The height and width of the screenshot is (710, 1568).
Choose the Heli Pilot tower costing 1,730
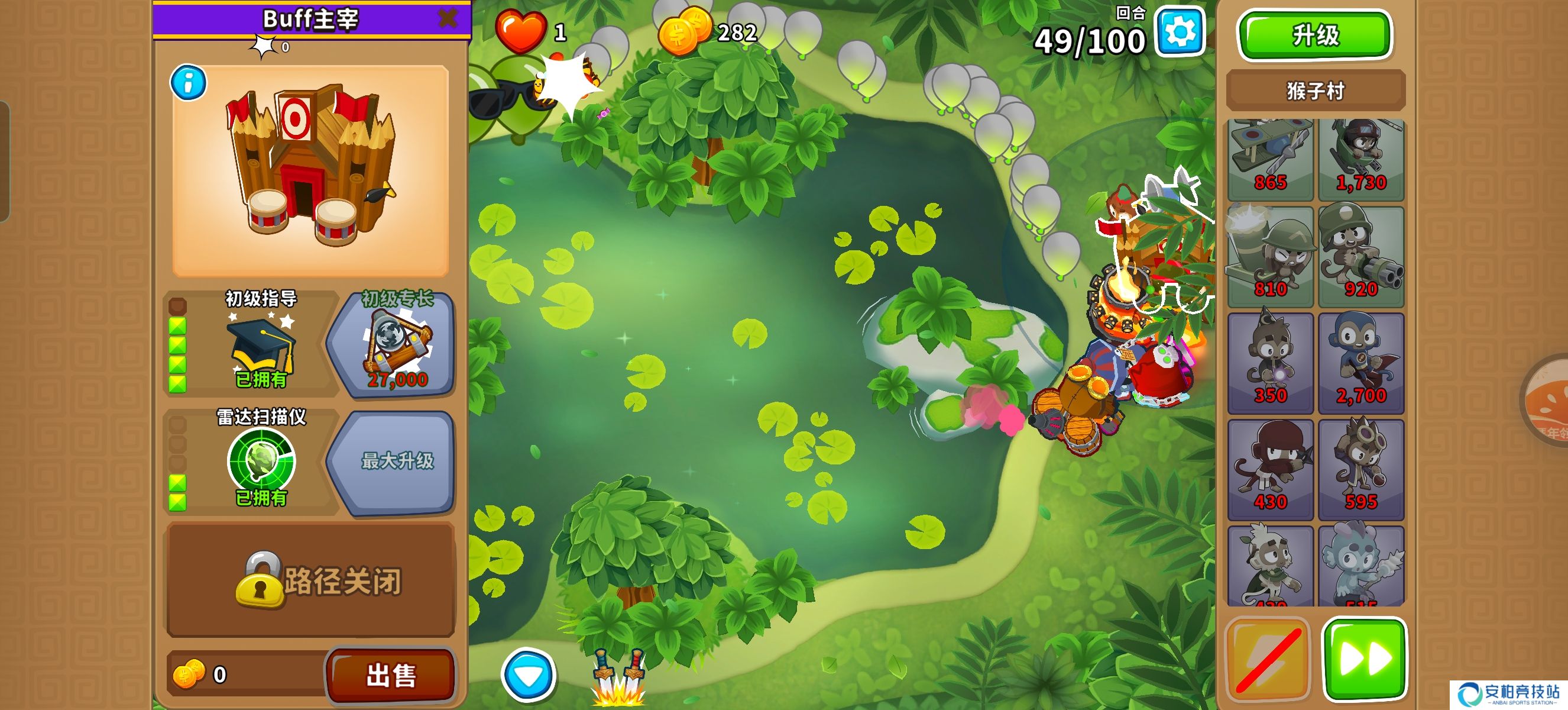click(x=1361, y=160)
